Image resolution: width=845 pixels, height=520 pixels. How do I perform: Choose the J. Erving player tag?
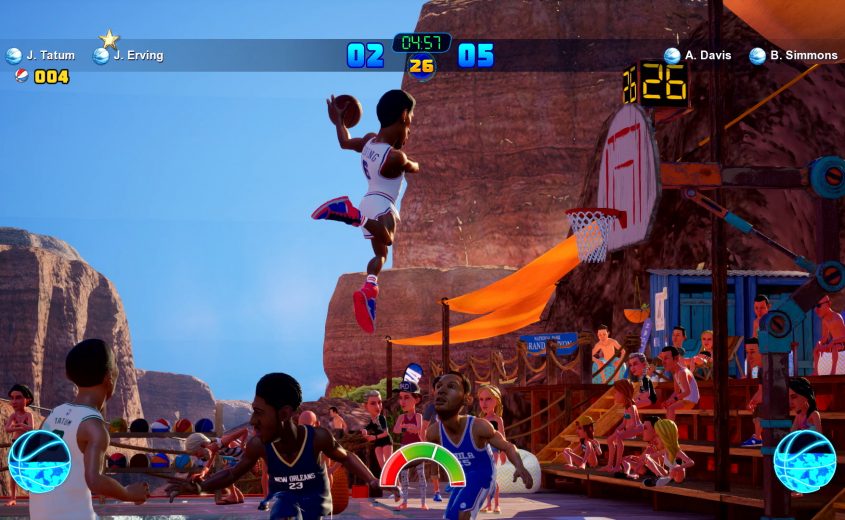point(128,56)
